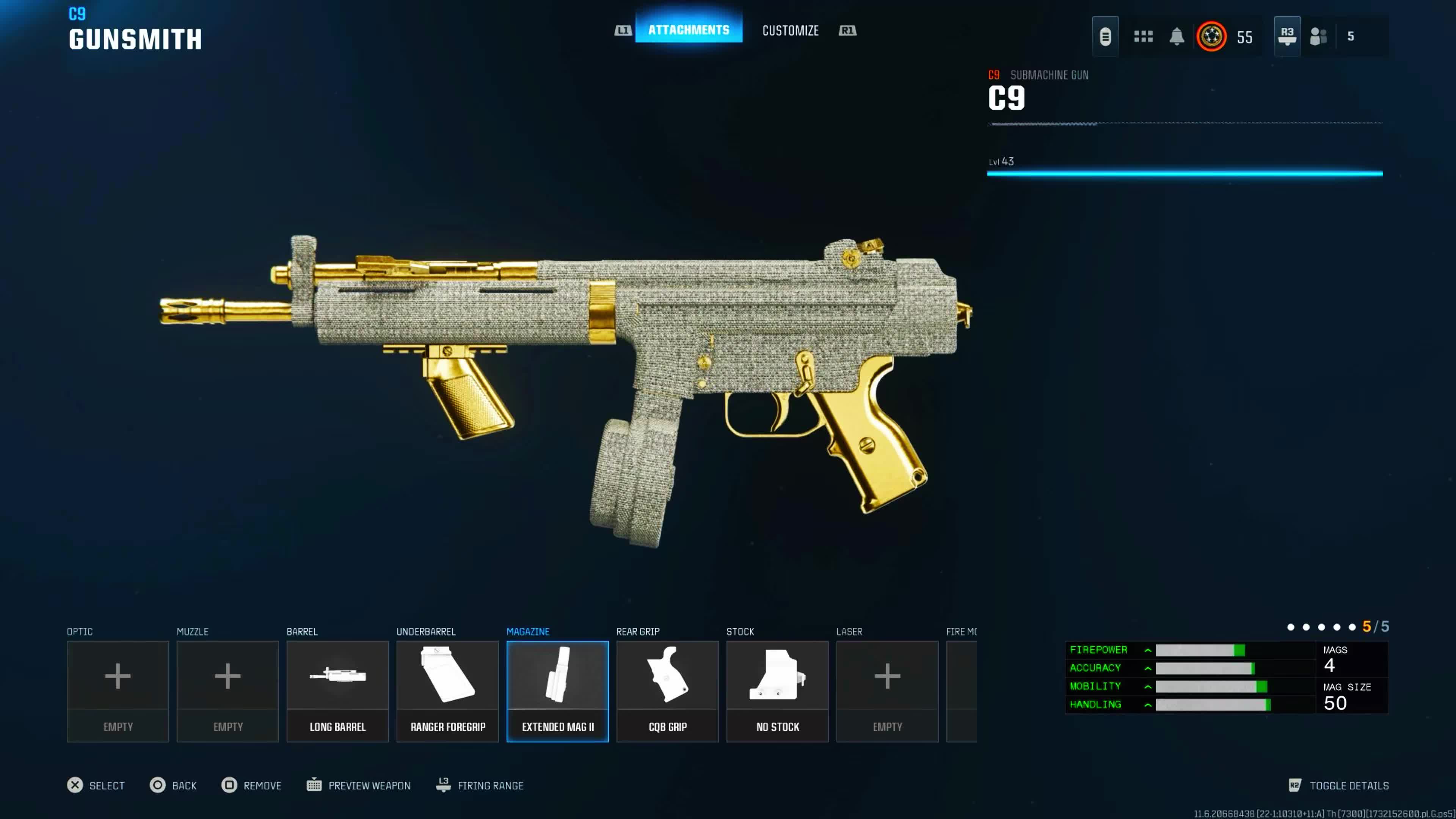The image size is (1456, 819).
Task: Open the Ranger Foregrip underbarrel slot
Action: point(448,691)
